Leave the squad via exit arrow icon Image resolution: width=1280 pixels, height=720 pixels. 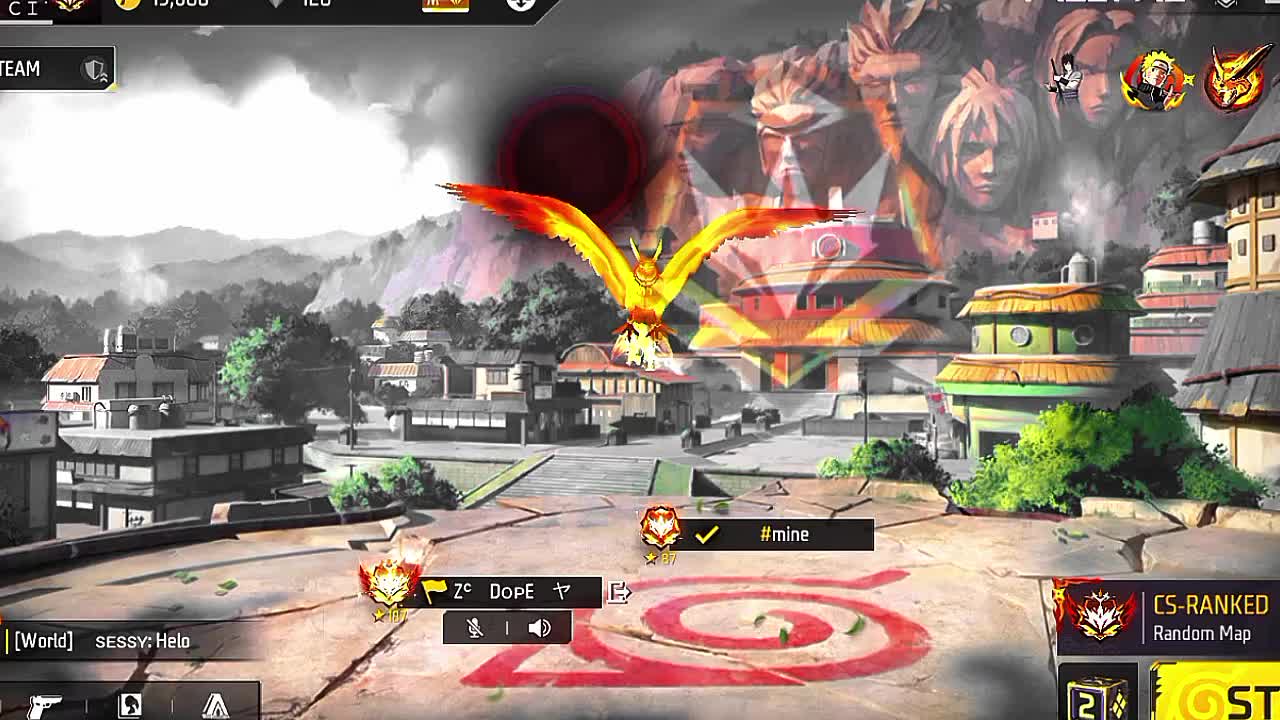[619, 593]
